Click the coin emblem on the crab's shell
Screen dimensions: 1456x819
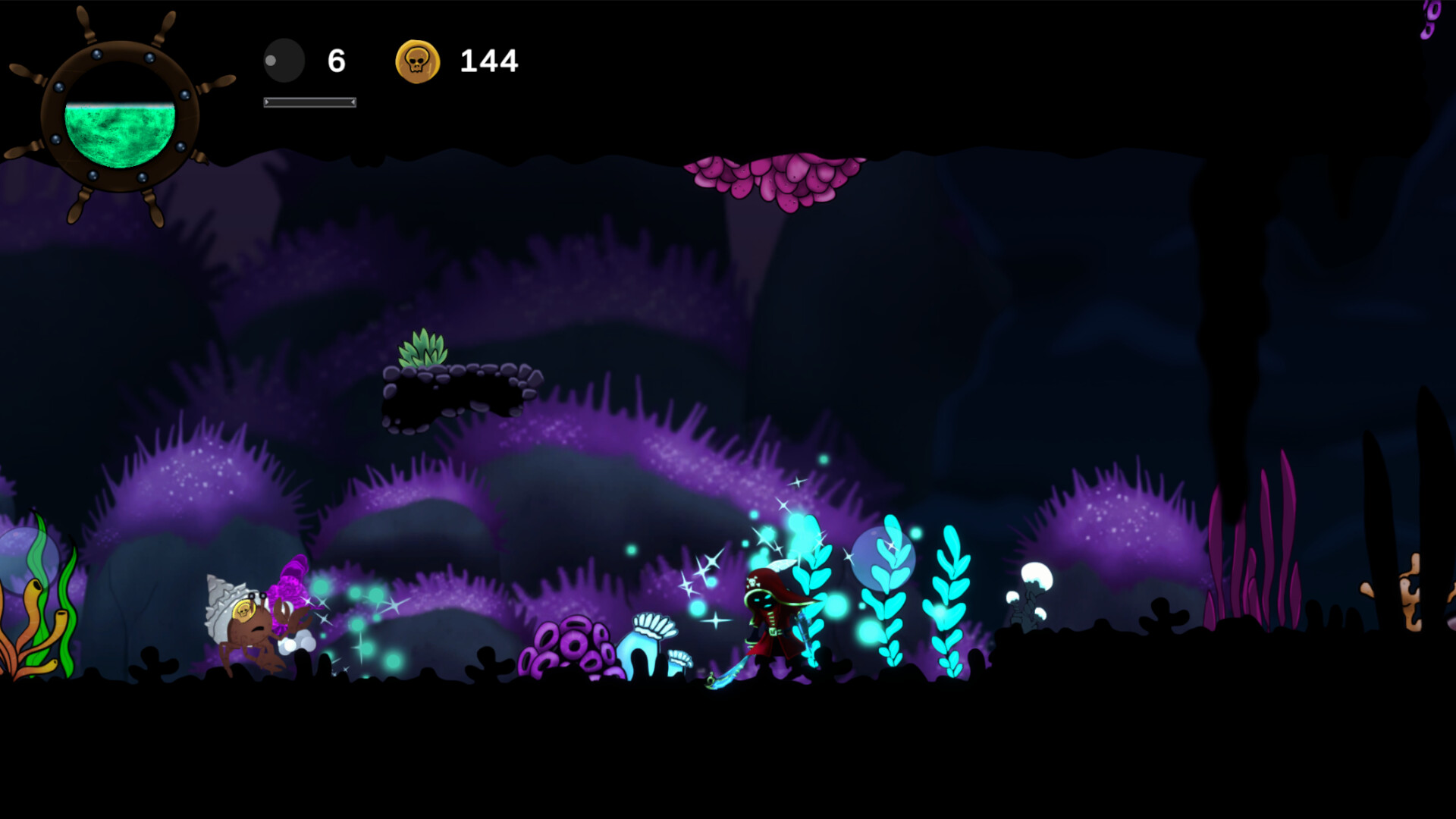244,611
